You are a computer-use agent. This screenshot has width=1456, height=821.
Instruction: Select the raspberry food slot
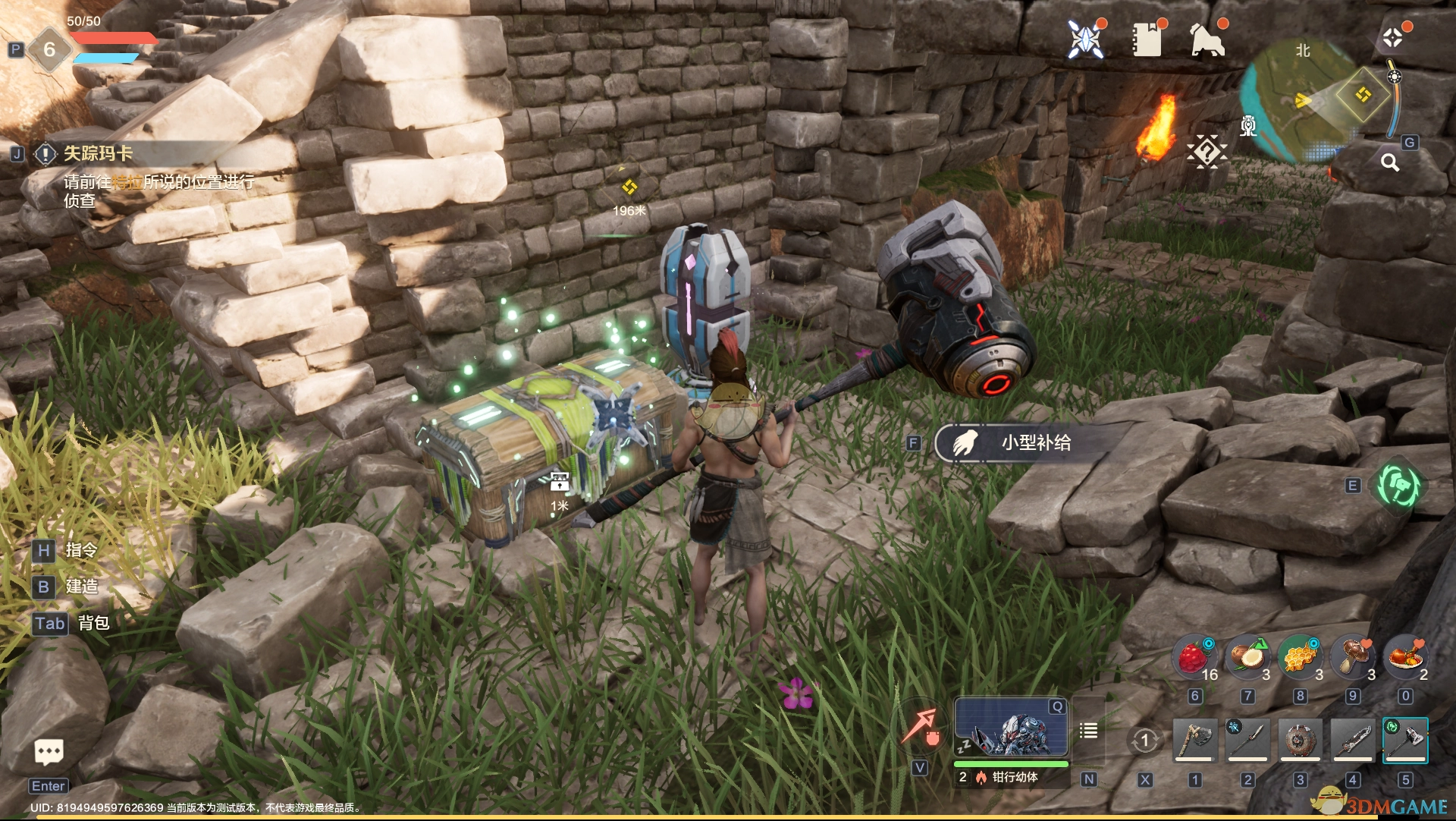(1194, 657)
